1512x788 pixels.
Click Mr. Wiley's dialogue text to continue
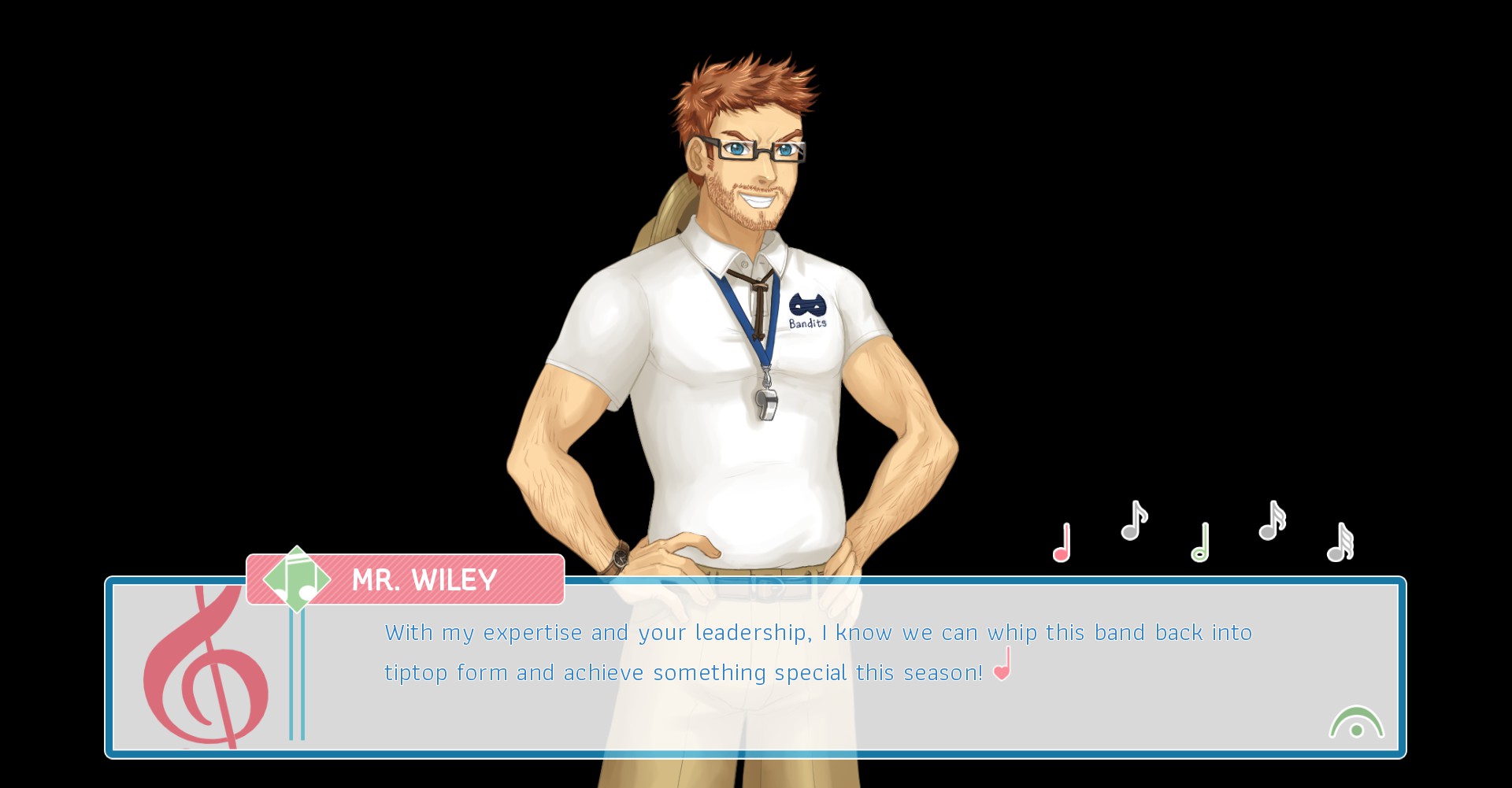[817, 653]
